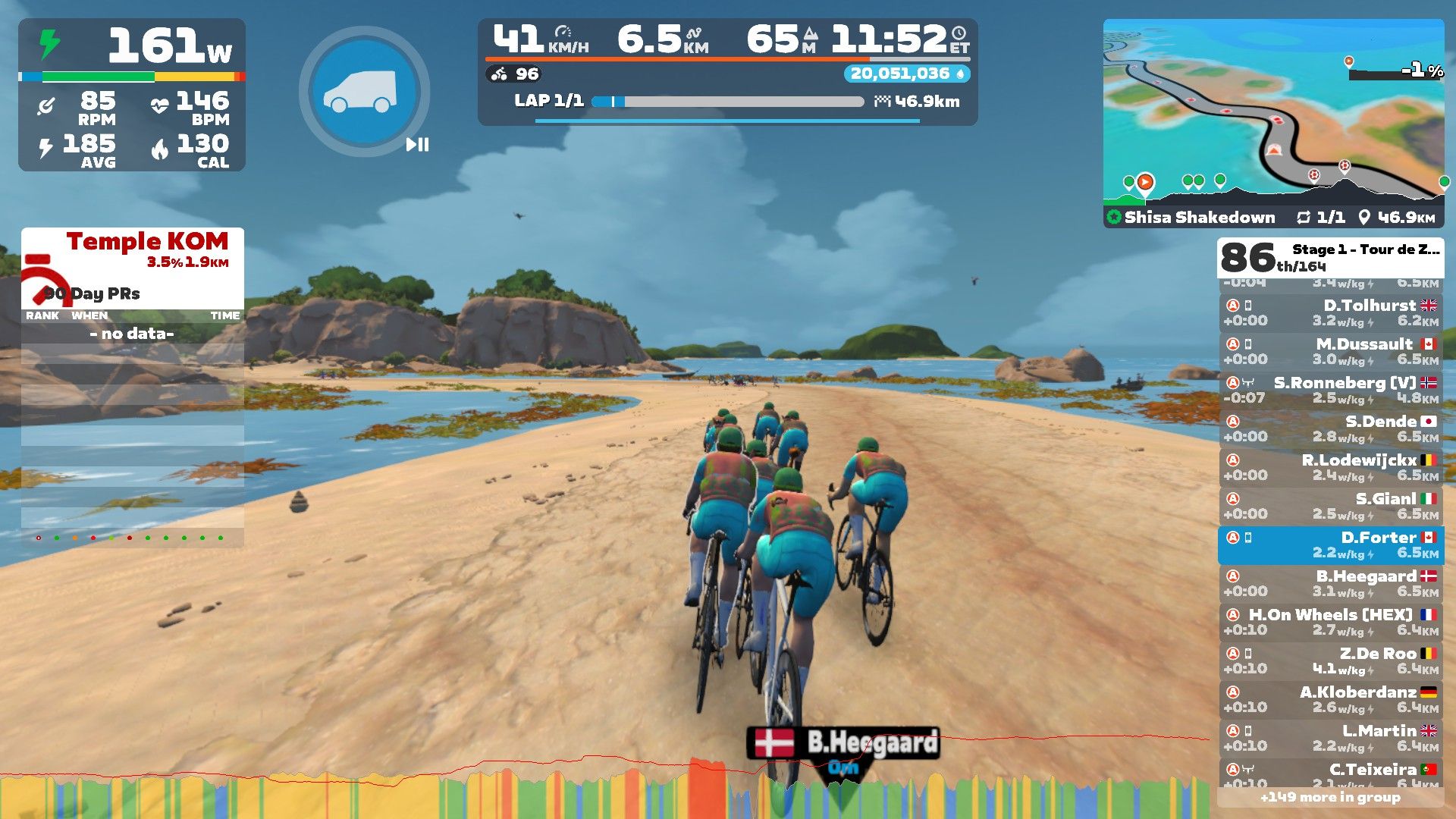Select S.Dende in nearby riders
Image resolution: width=1456 pixels, height=819 pixels.
click(1330, 428)
